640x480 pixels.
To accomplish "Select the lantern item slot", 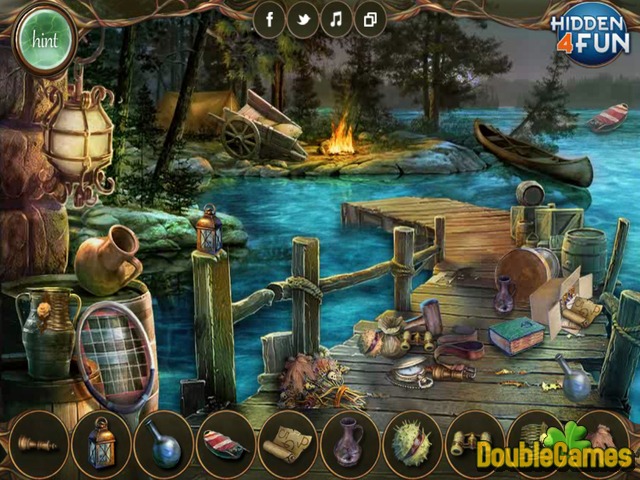I will point(101,441).
